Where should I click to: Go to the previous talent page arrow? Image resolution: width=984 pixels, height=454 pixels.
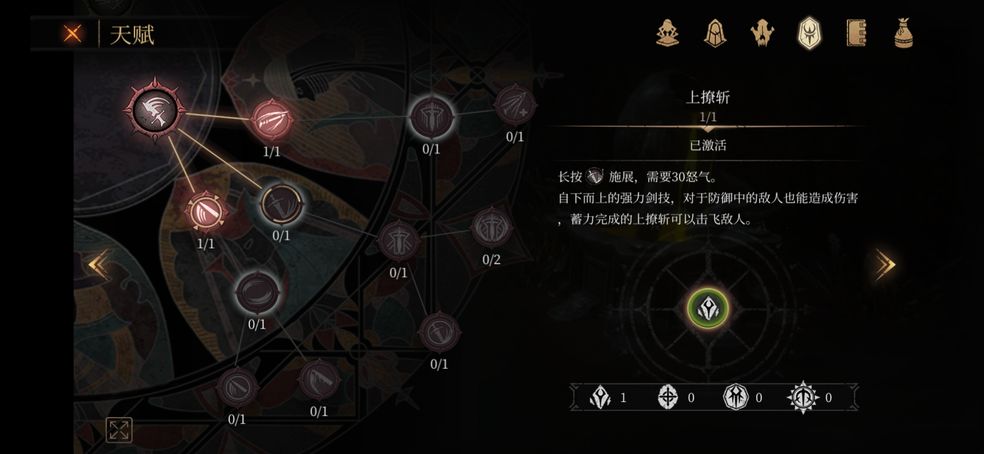tap(97, 264)
